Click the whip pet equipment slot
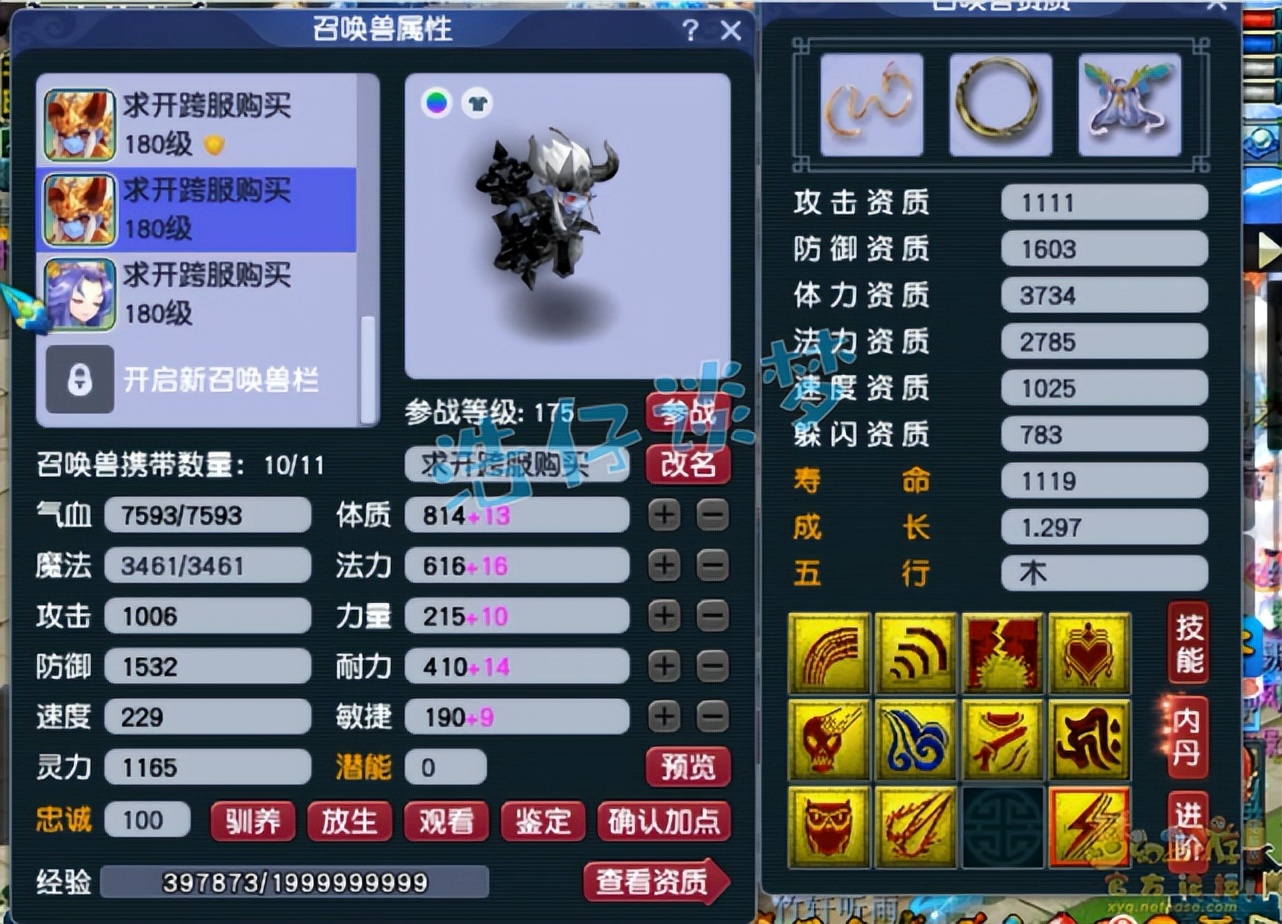 pos(869,104)
